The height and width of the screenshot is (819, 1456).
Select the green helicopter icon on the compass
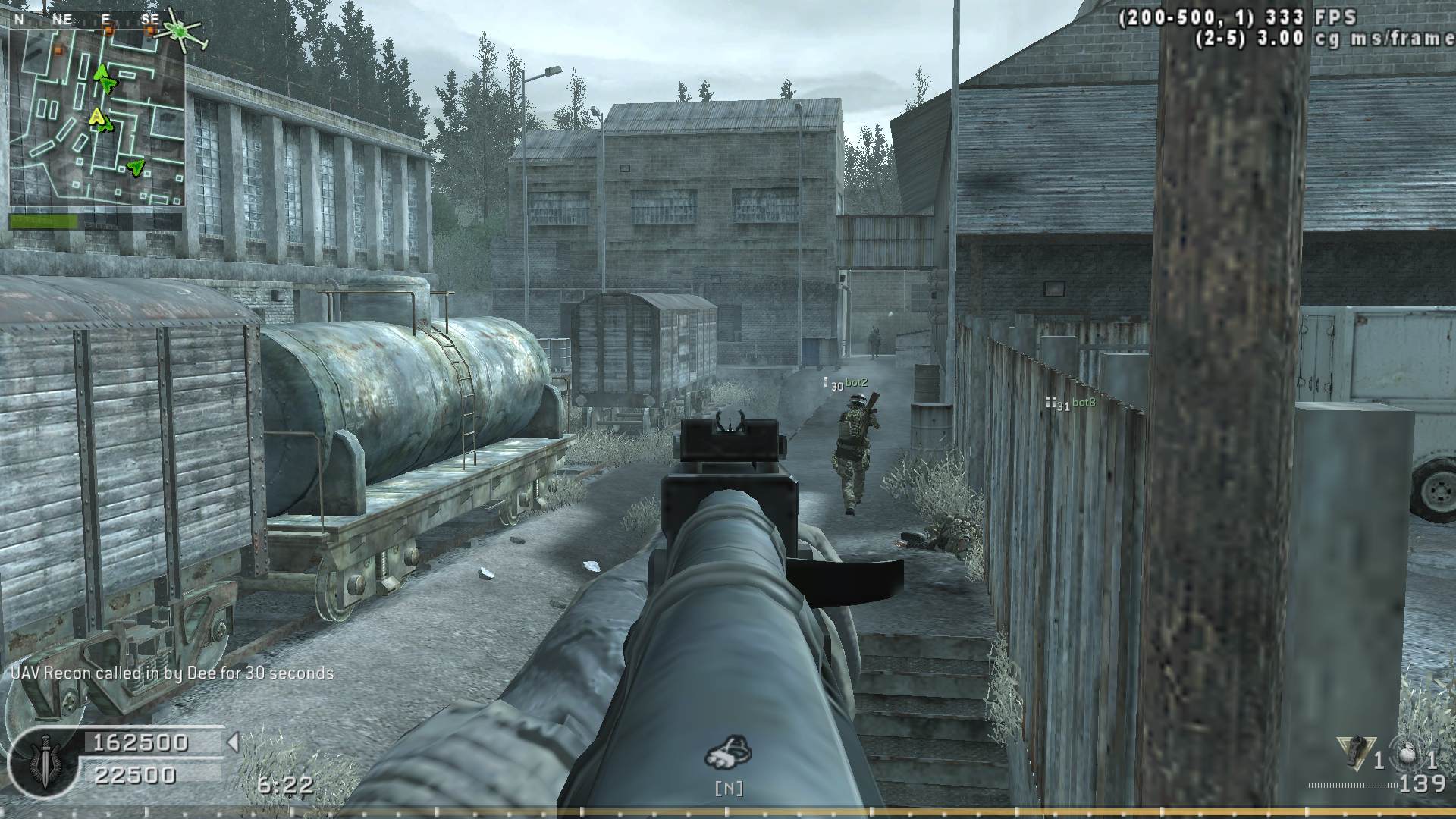(180, 30)
